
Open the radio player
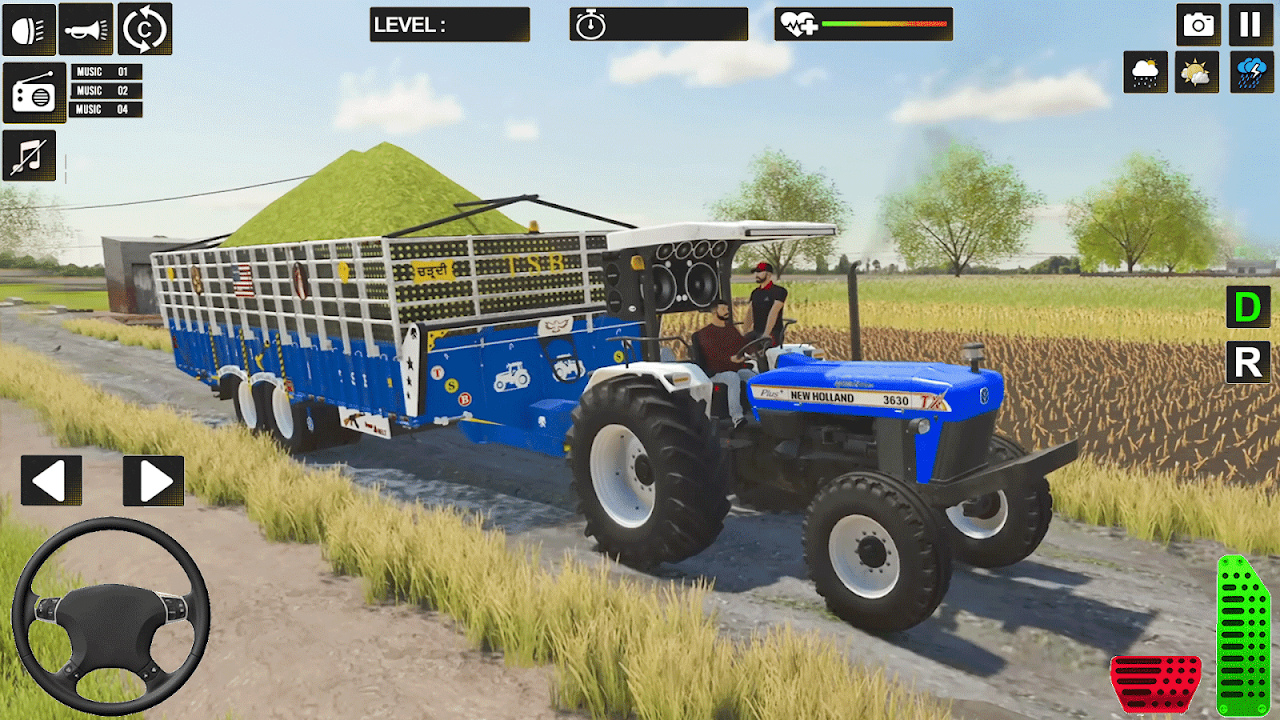click(34, 93)
